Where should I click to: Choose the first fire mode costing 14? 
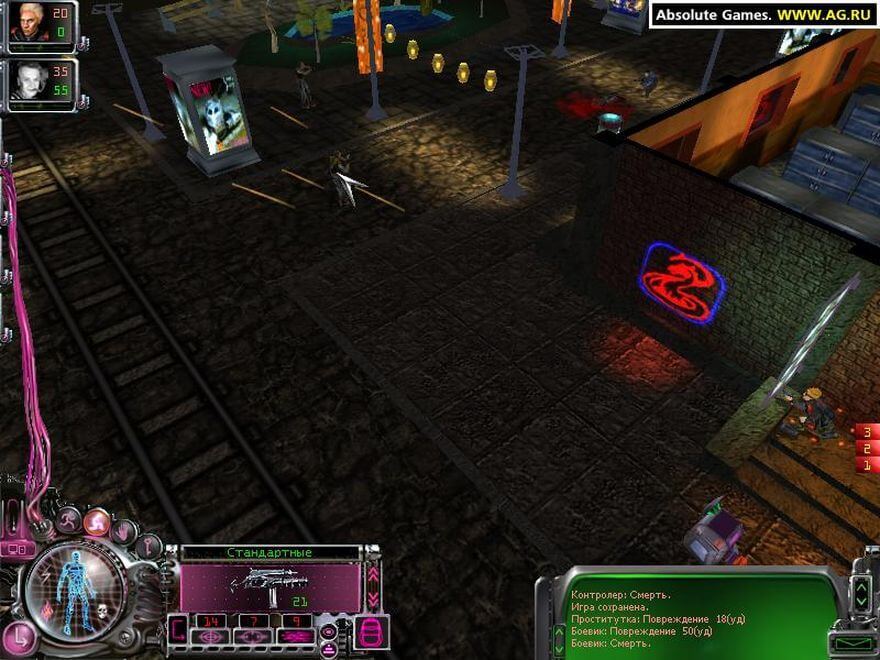pyautogui.click(x=211, y=622)
